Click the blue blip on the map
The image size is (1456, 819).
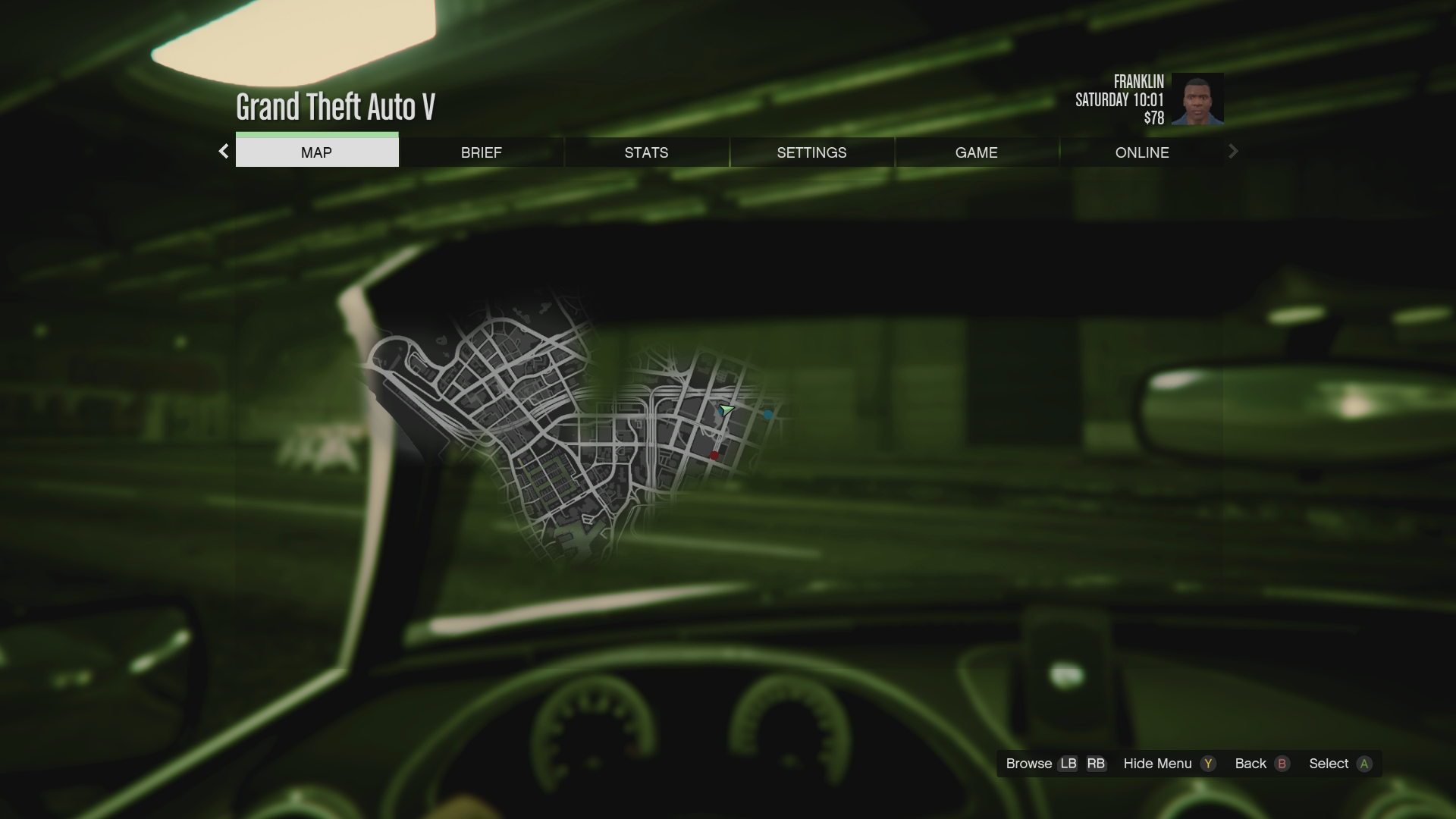(768, 414)
